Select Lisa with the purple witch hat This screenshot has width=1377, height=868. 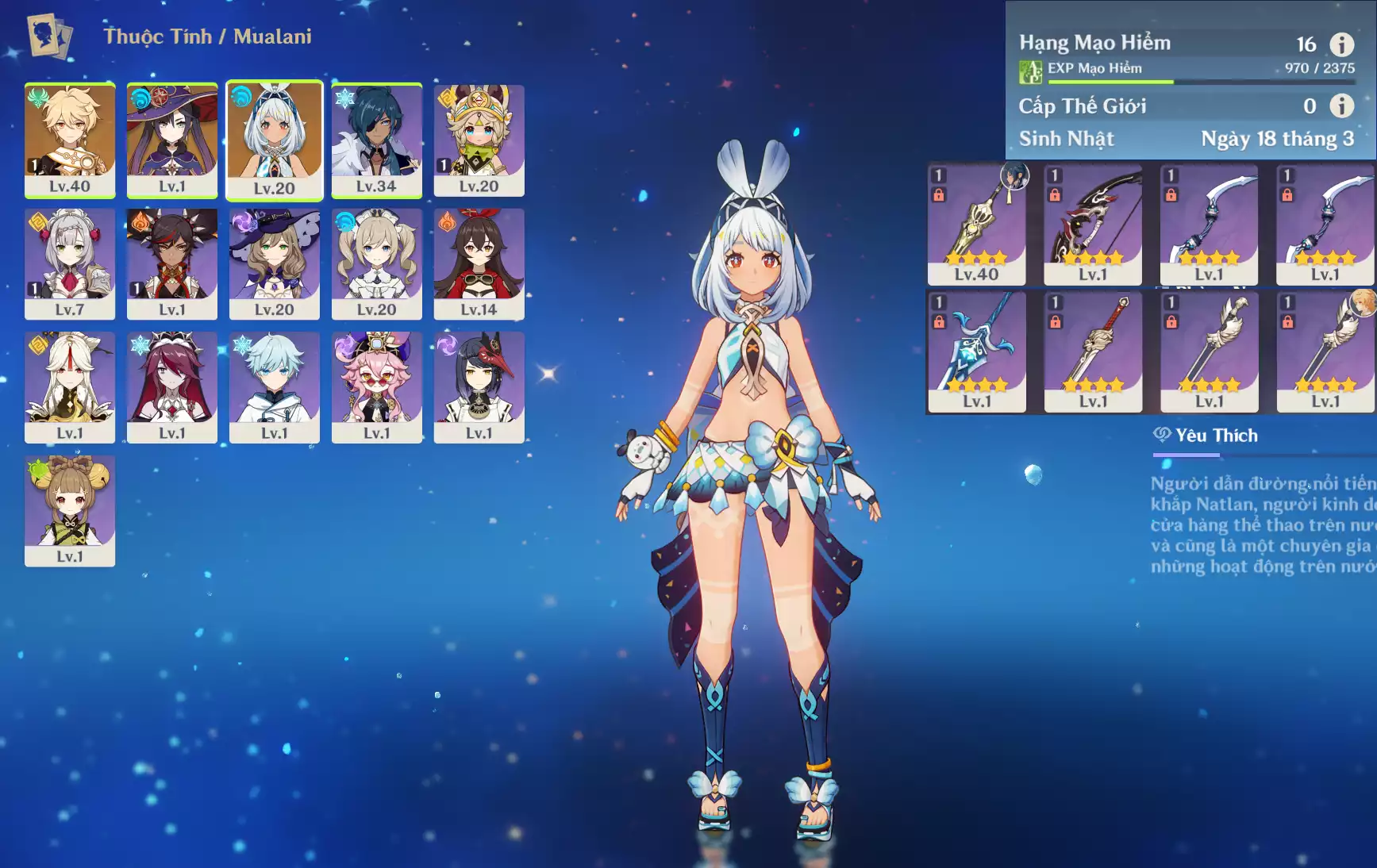tap(275, 263)
